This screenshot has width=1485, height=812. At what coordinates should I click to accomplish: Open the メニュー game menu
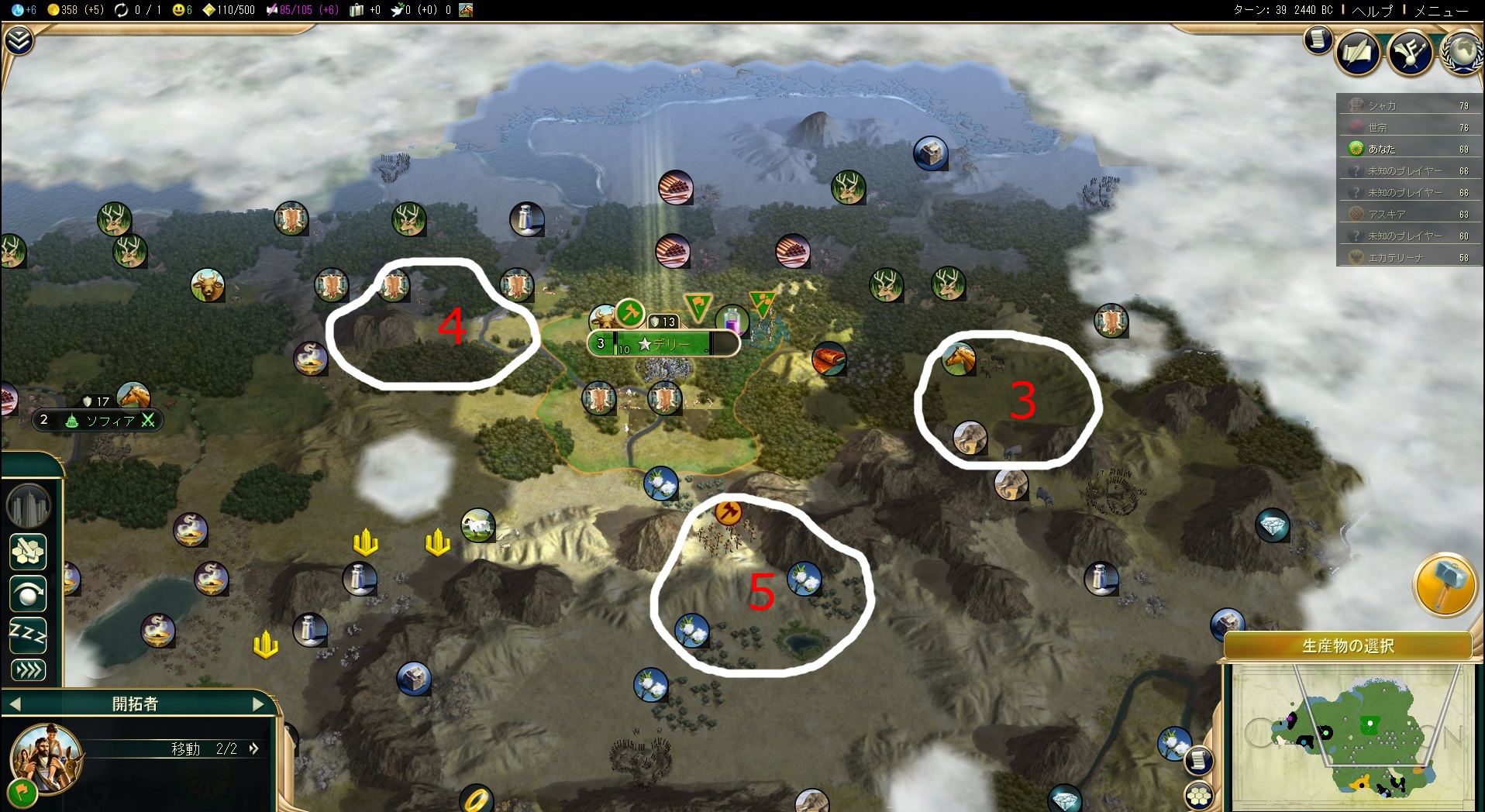[x=1441, y=10]
